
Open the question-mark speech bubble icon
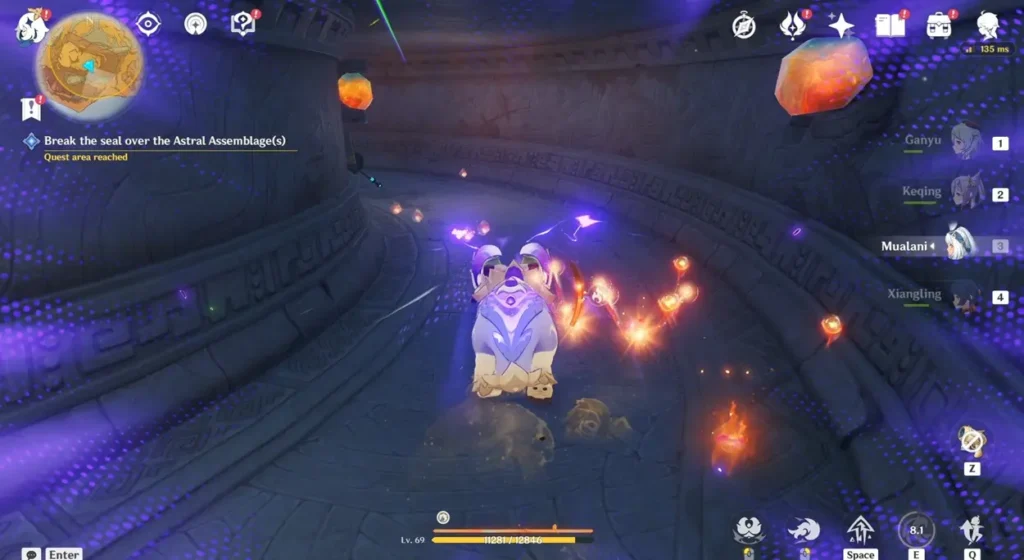point(243,23)
